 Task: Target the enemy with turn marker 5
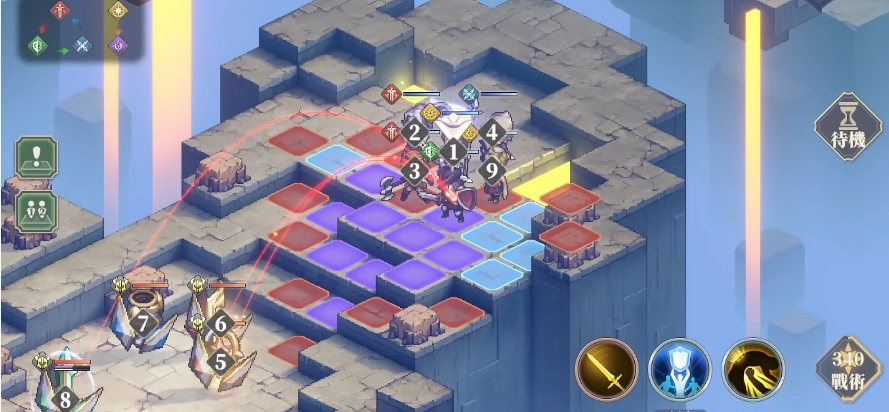pyautogui.click(x=220, y=362)
